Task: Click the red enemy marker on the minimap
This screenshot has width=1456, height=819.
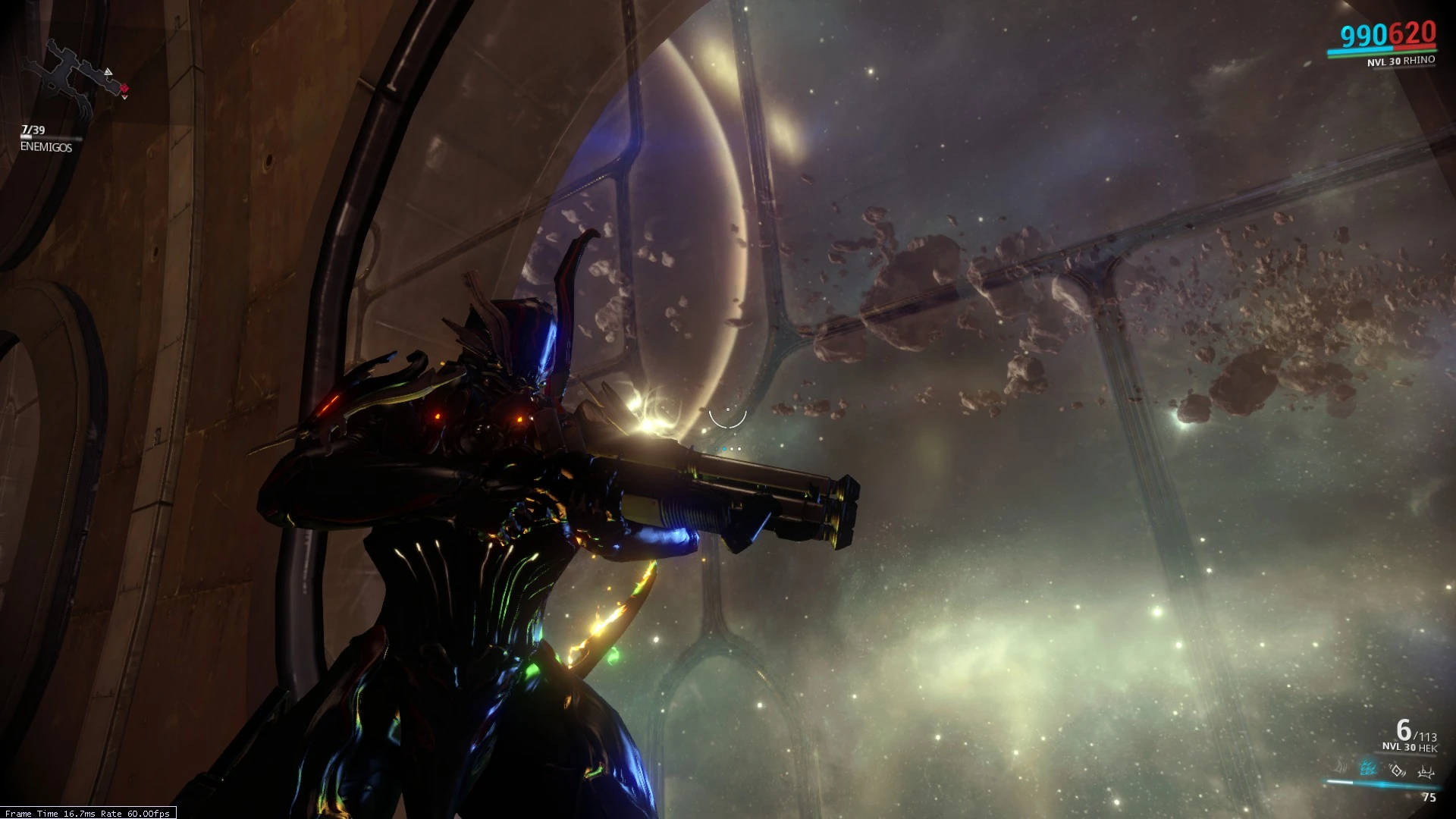Action: click(124, 89)
